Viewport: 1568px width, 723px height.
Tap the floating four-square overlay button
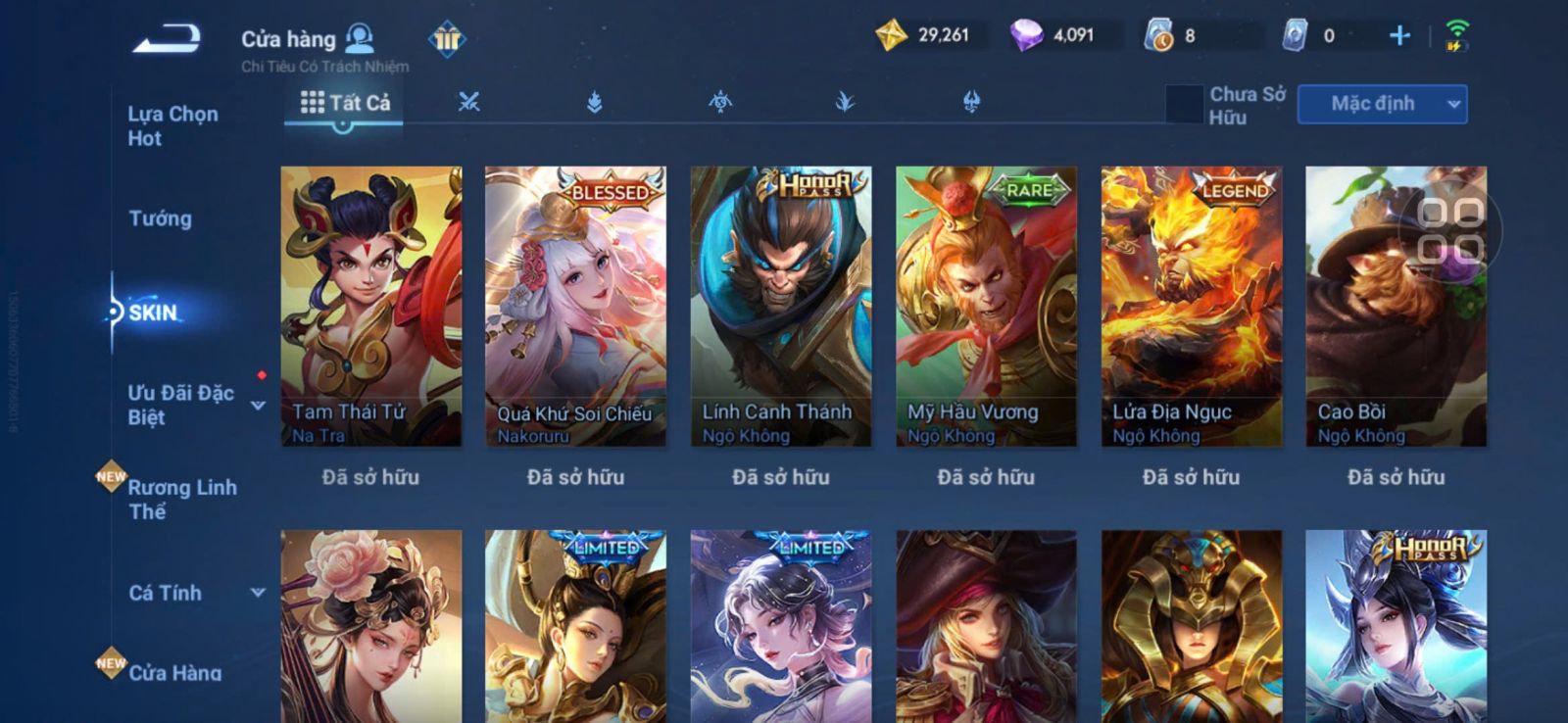1450,230
